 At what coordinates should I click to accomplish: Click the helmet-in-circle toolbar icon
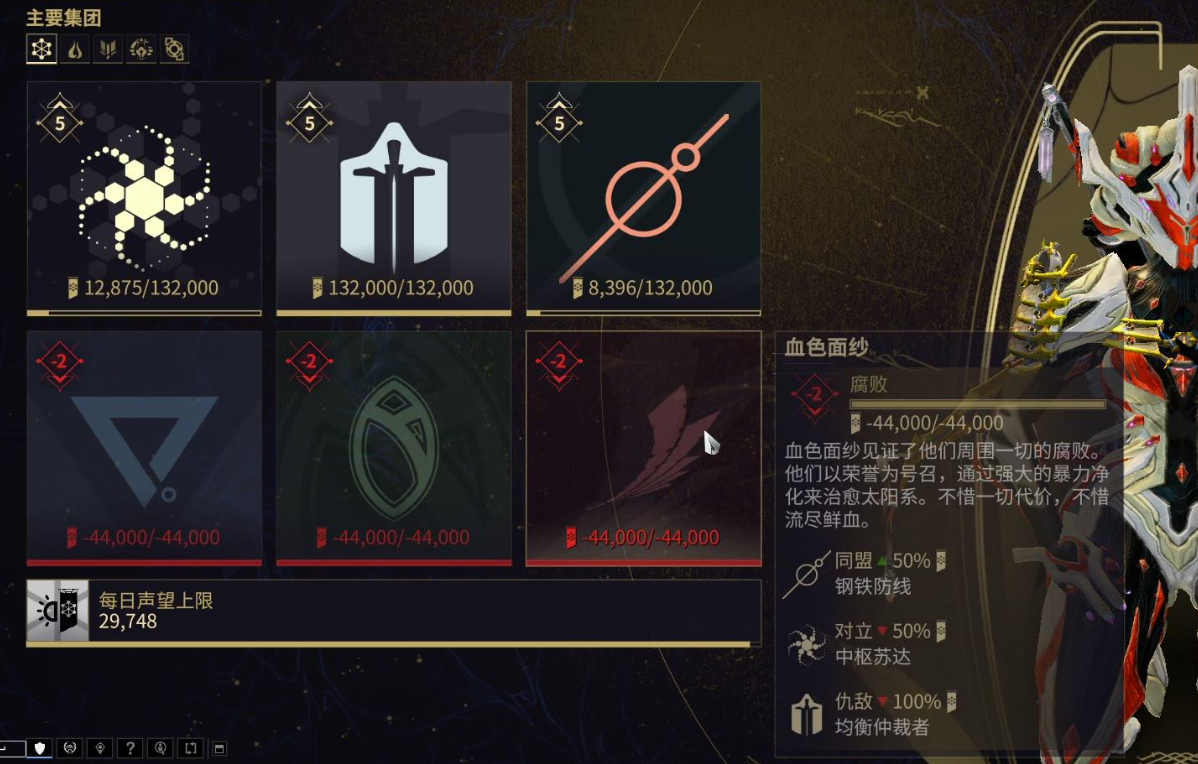click(69, 748)
